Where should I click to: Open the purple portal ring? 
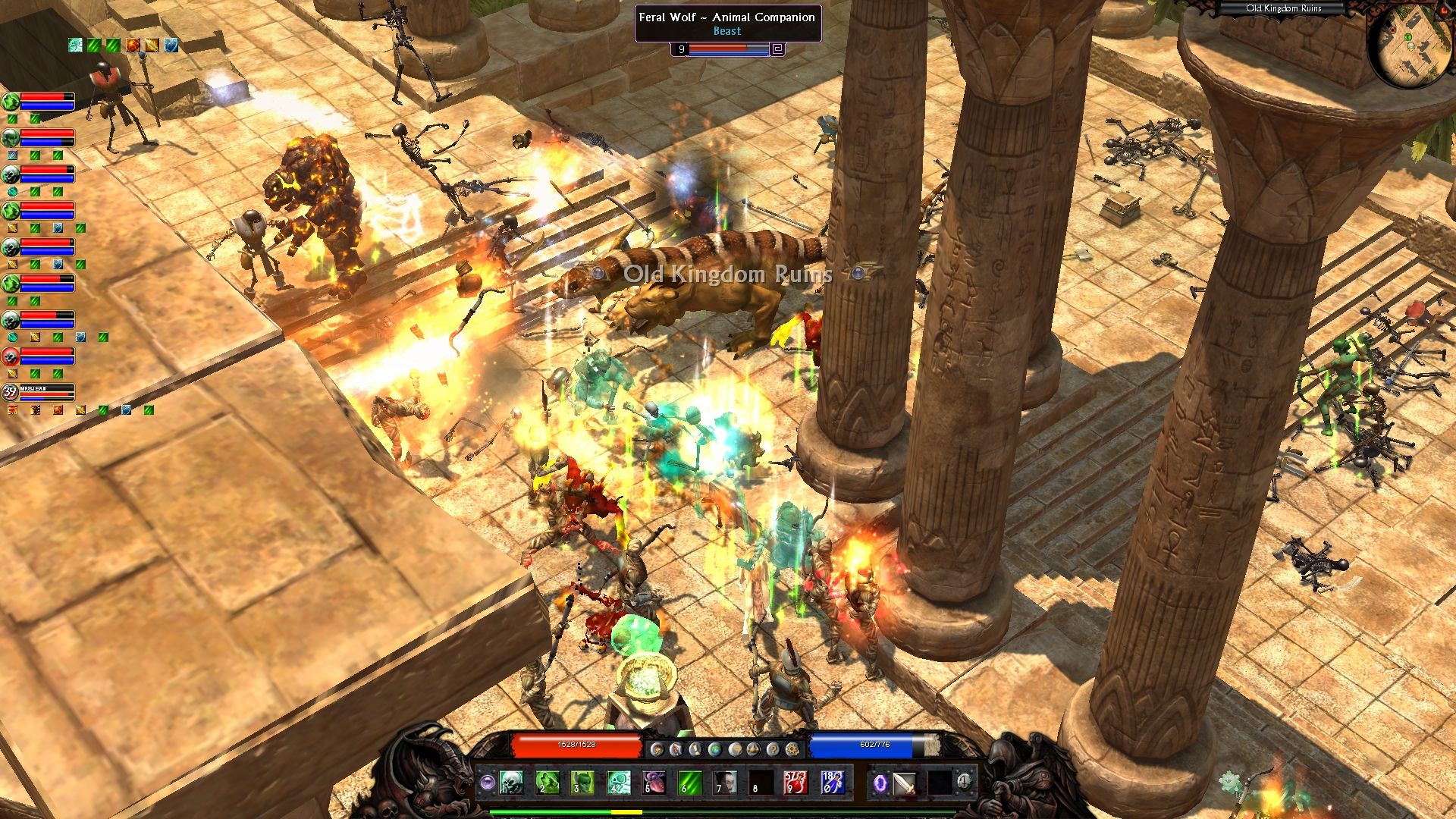[880, 783]
